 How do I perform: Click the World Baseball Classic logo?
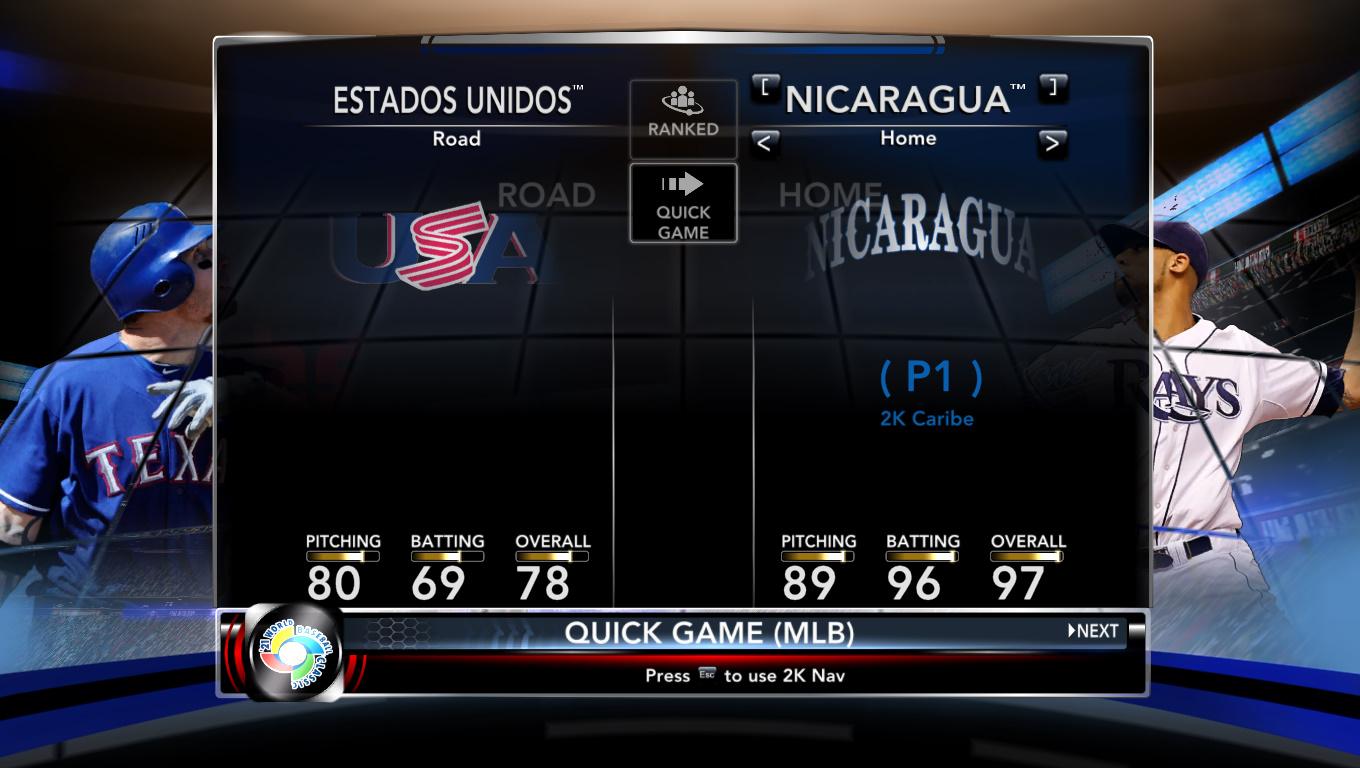pyautogui.click(x=293, y=653)
